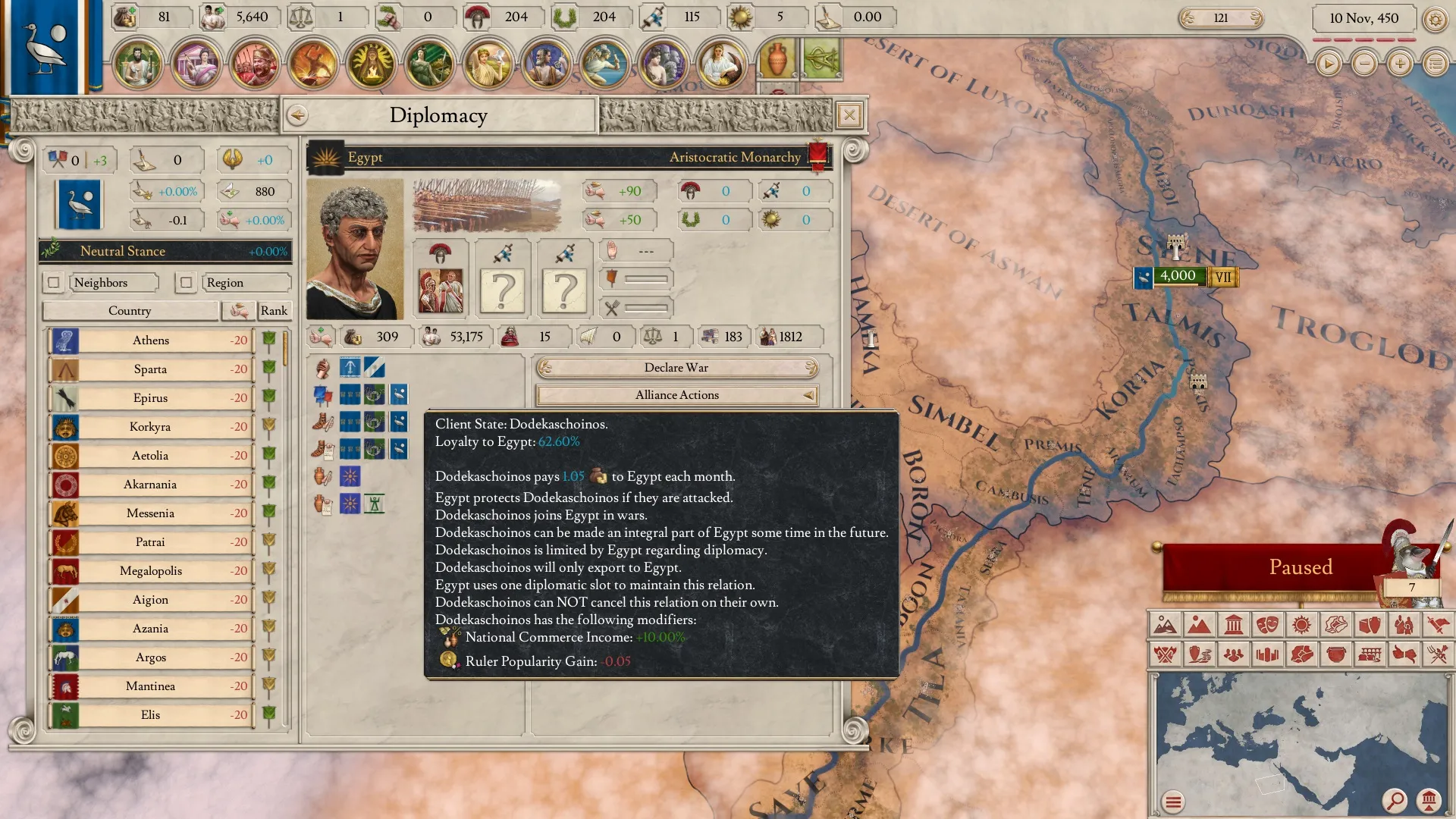1456x819 pixels.
Task: Click the Egyptian ruler portrait
Action: coord(355,249)
